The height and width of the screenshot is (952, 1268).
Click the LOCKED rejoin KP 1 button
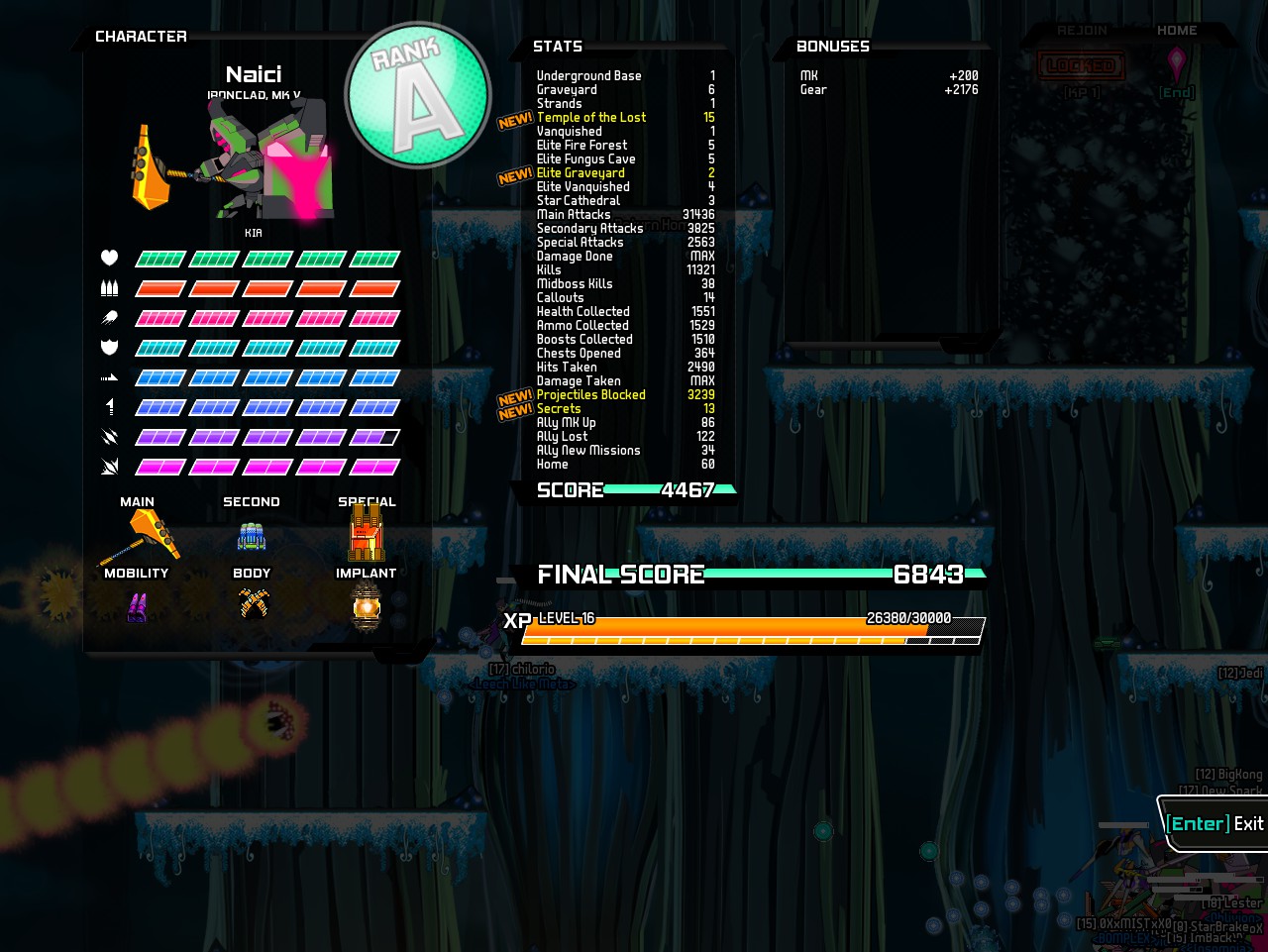[1082, 66]
